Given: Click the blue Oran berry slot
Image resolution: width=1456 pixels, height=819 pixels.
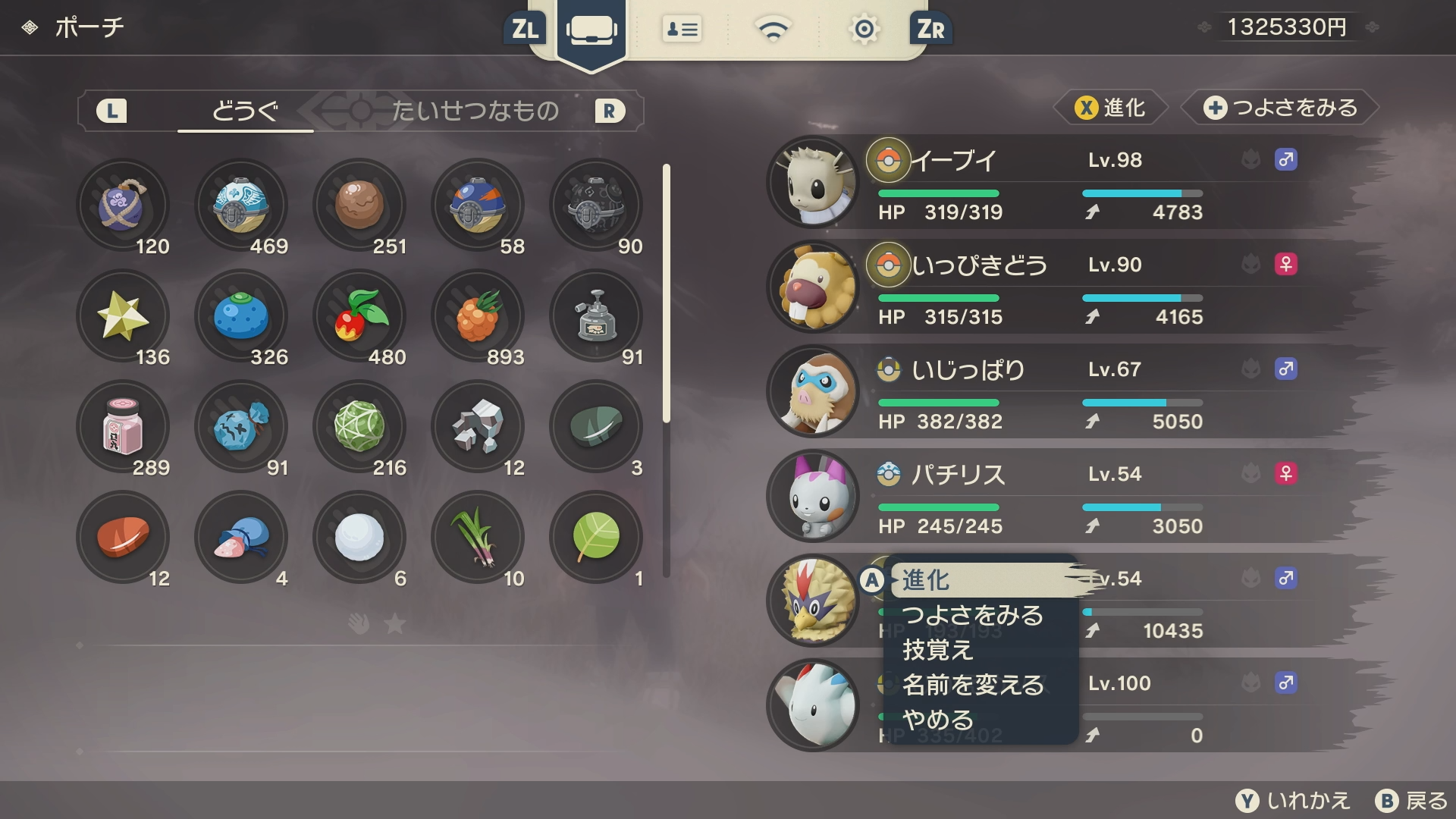Looking at the screenshot, I should tap(241, 316).
